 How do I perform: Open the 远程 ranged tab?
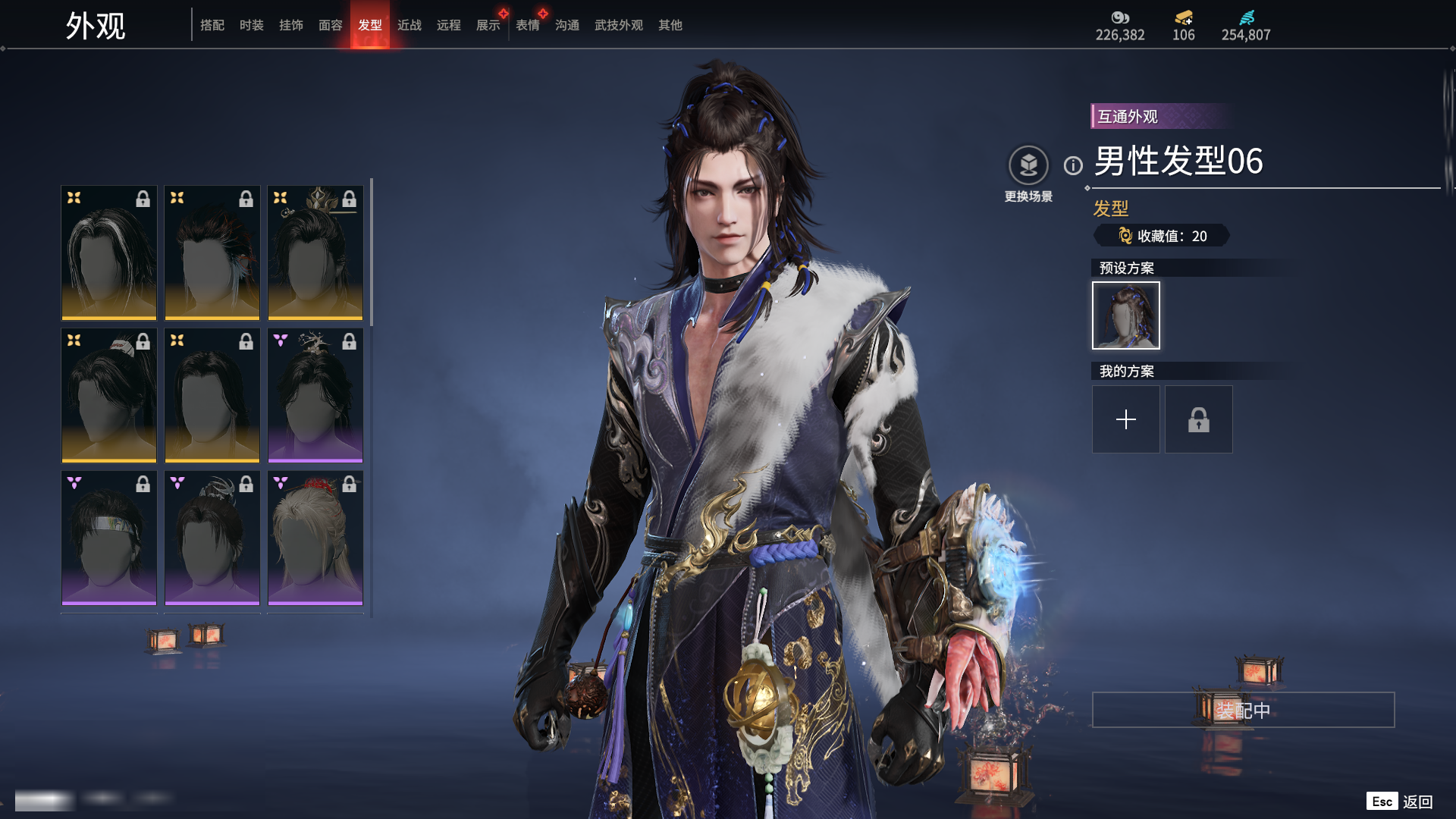[448, 25]
